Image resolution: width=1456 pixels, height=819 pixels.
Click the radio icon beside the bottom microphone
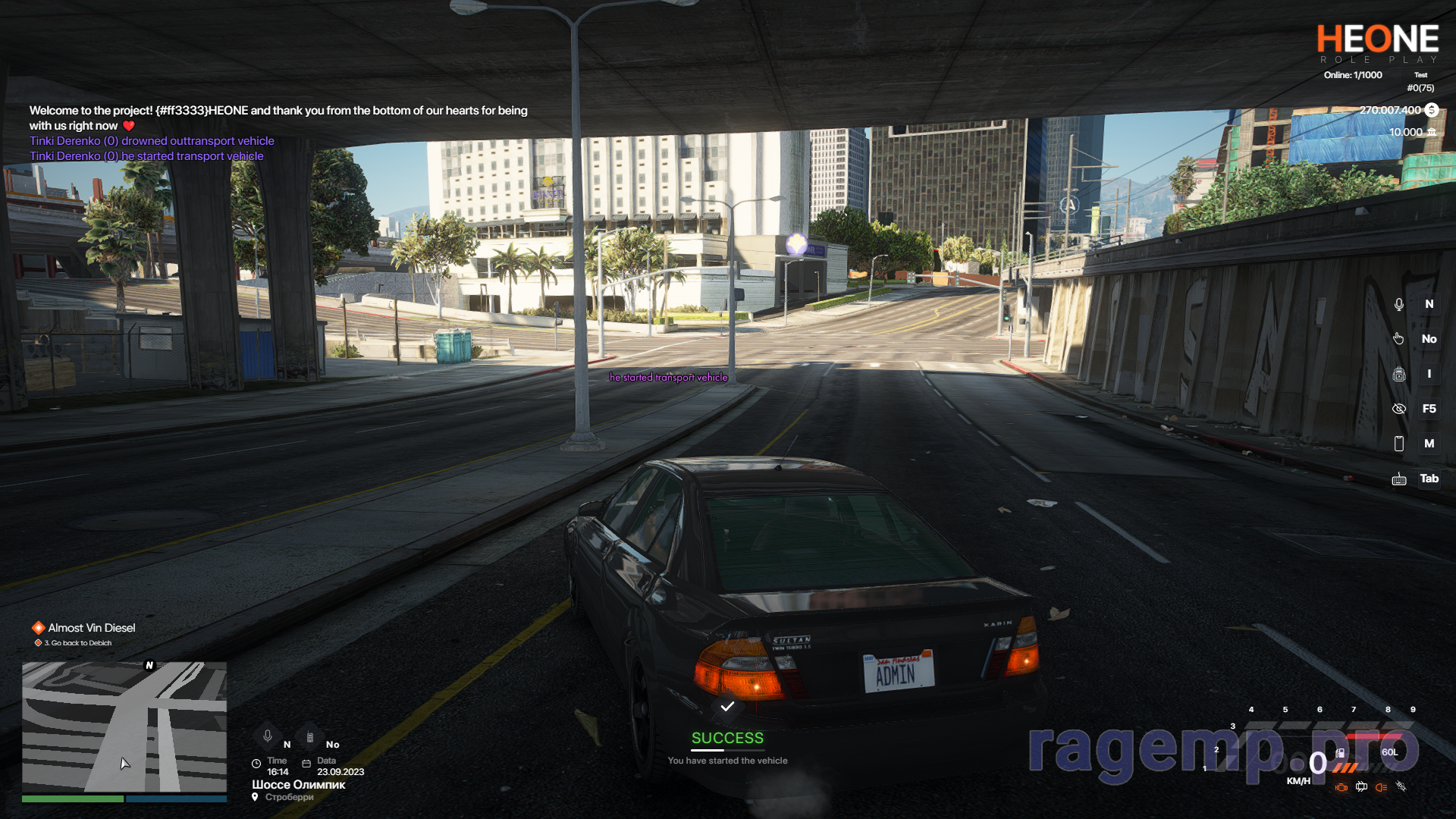310,737
